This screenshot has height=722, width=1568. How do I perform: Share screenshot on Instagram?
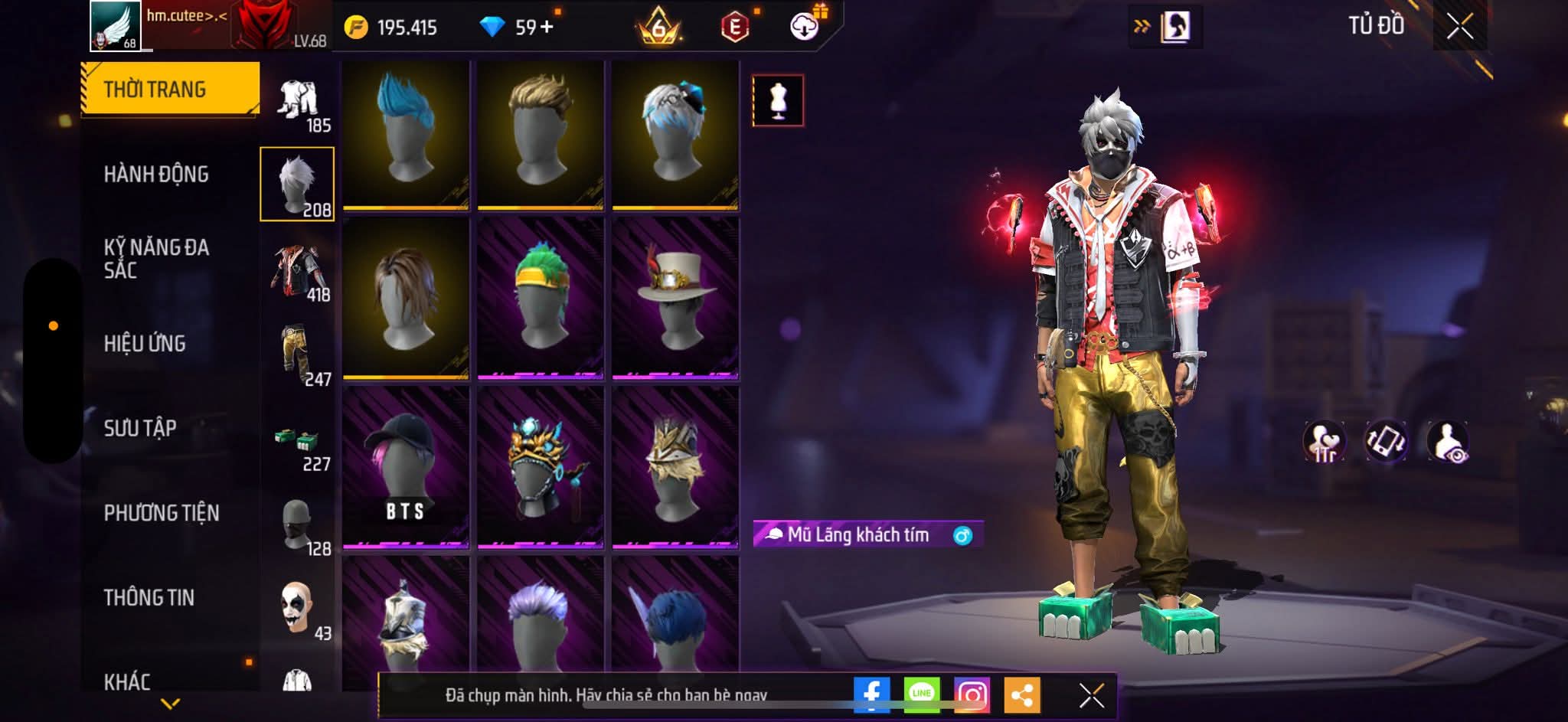(x=972, y=695)
